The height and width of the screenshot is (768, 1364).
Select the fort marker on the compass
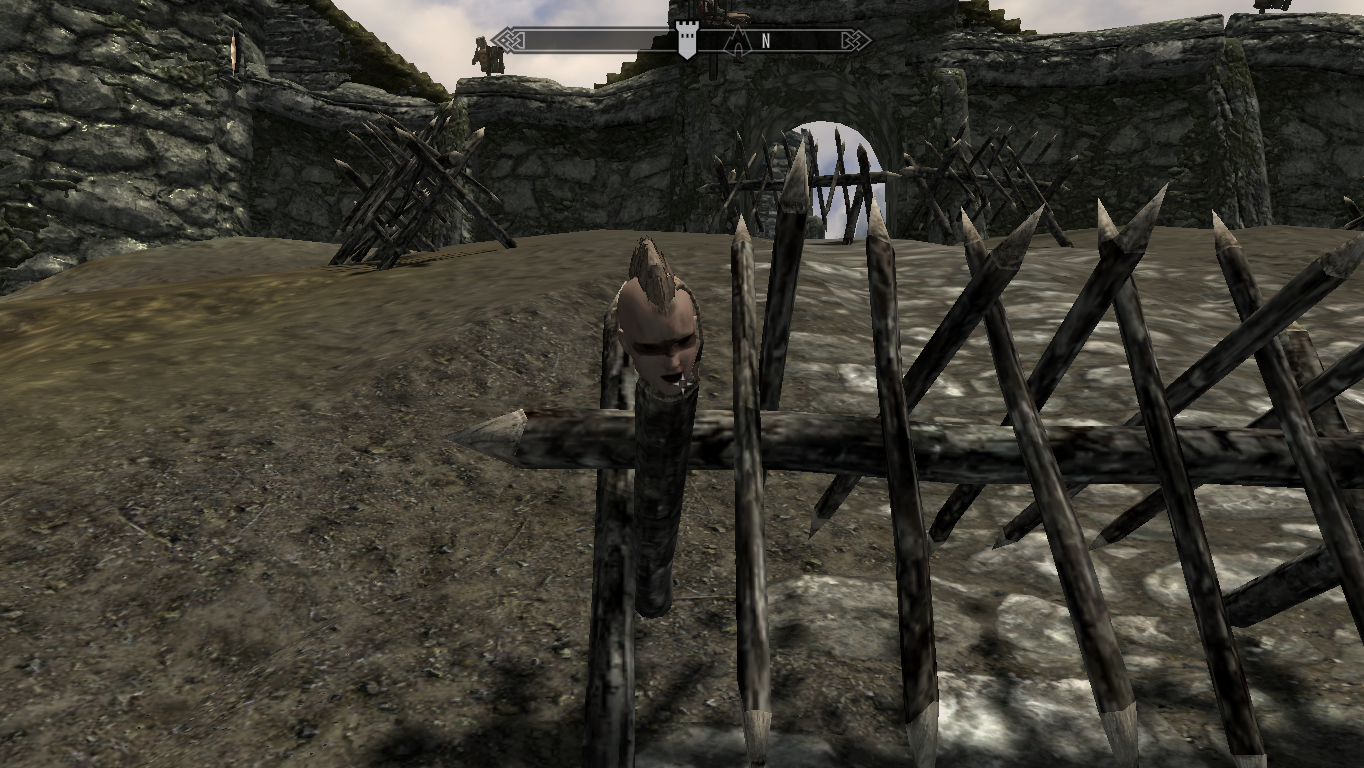click(686, 40)
